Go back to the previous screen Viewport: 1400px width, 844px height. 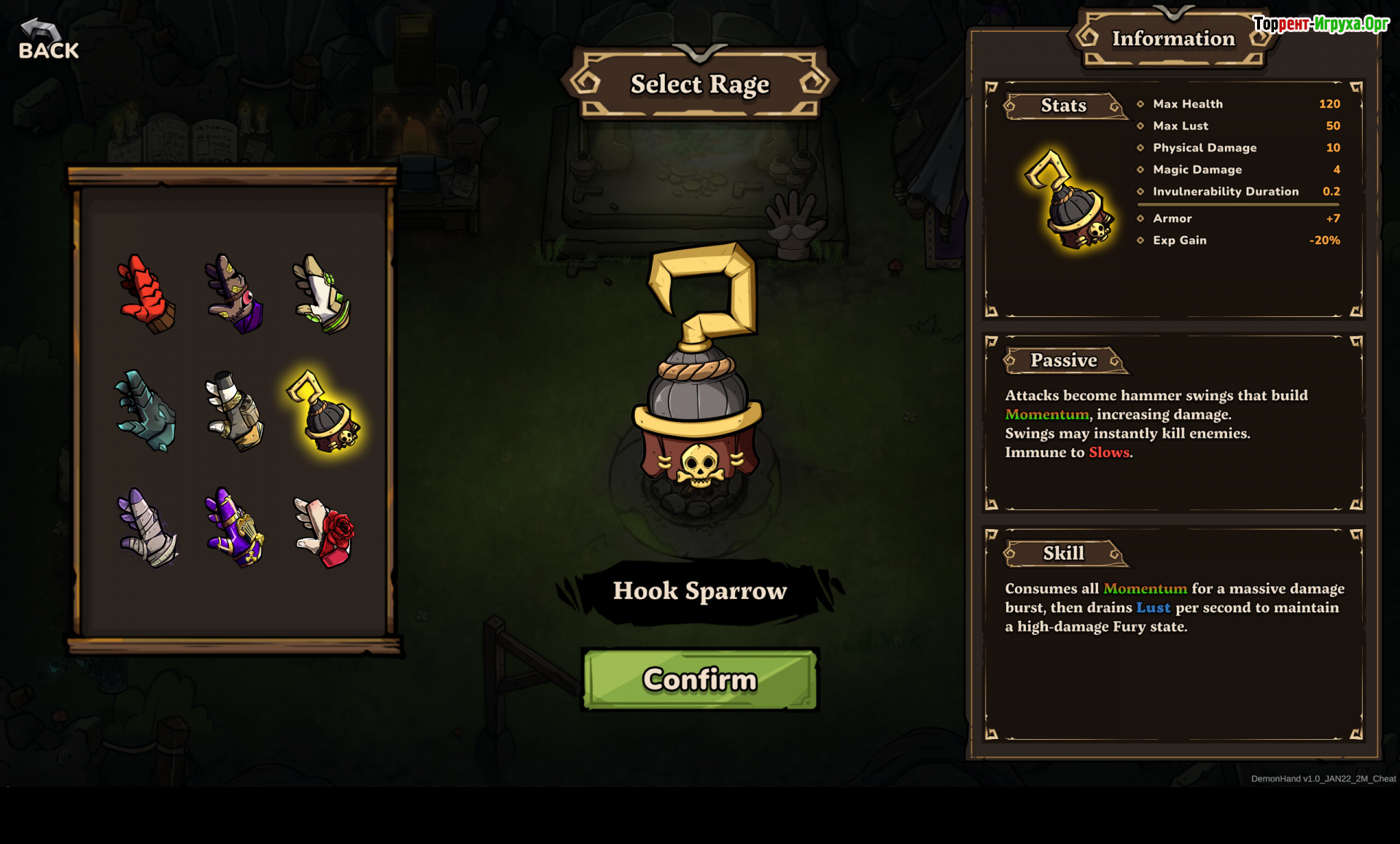pyautogui.click(x=48, y=40)
